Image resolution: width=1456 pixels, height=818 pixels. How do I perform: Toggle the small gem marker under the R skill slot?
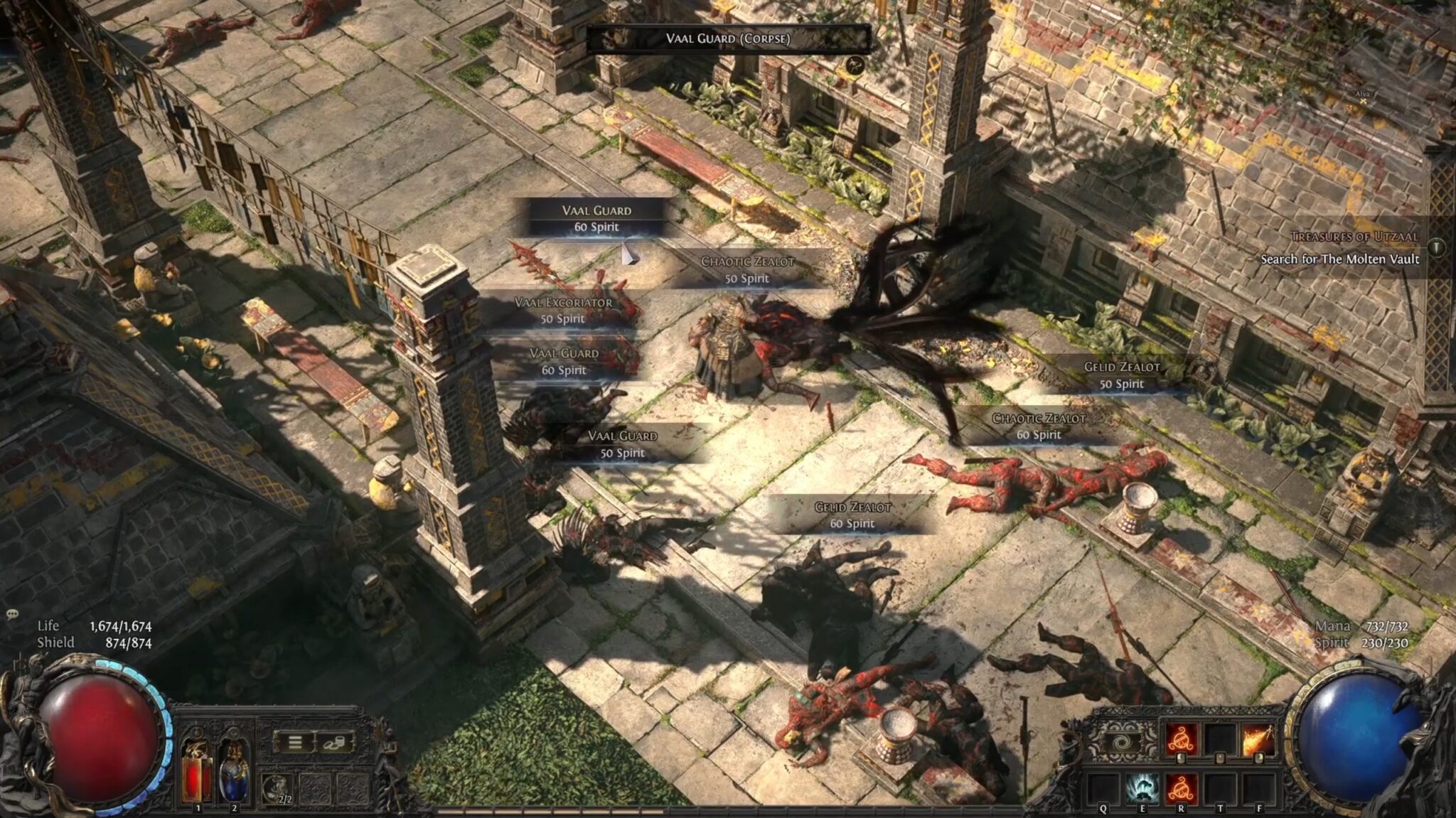1179,758
